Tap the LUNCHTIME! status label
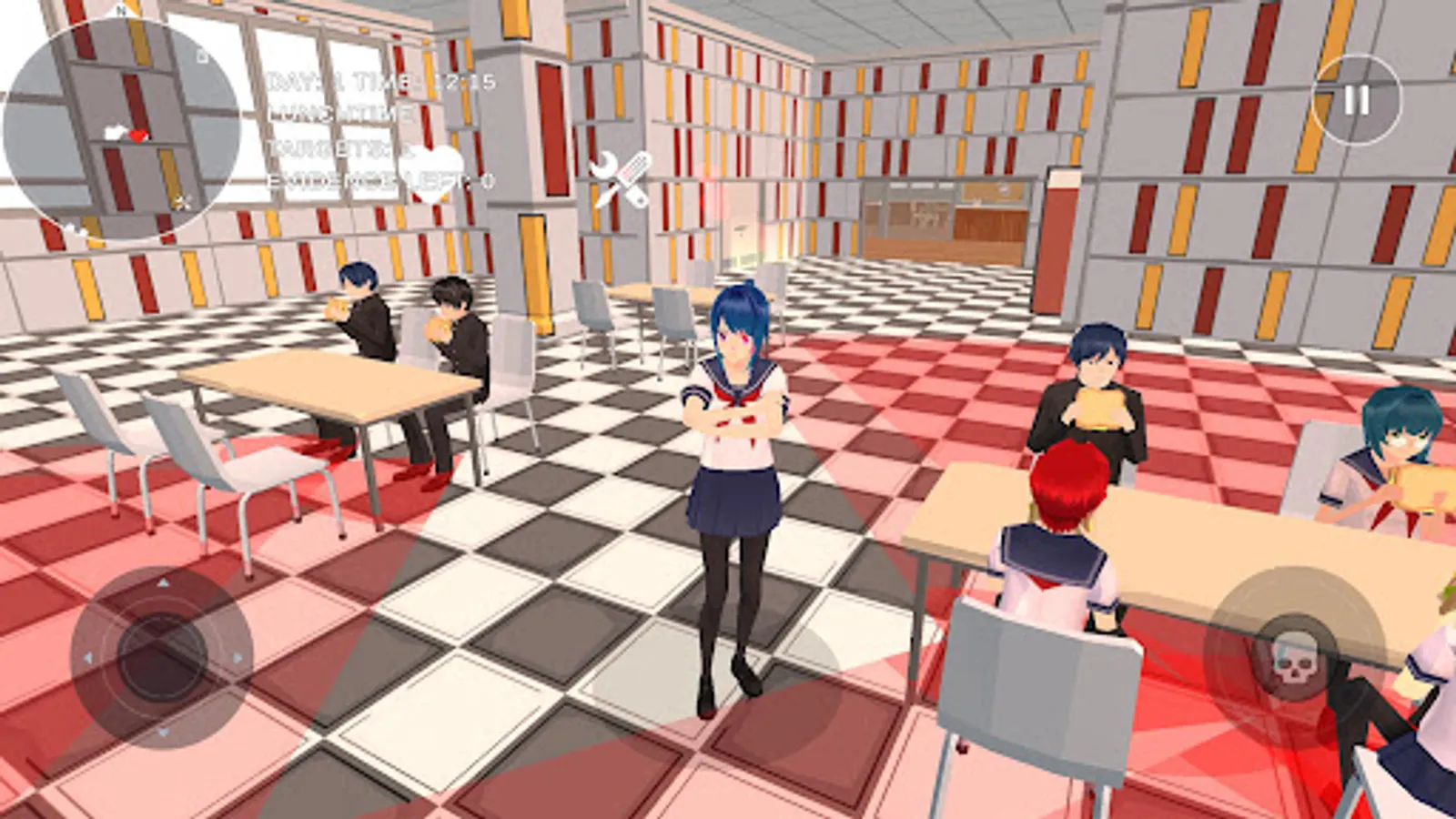The height and width of the screenshot is (819, 1456). [337, 114]
